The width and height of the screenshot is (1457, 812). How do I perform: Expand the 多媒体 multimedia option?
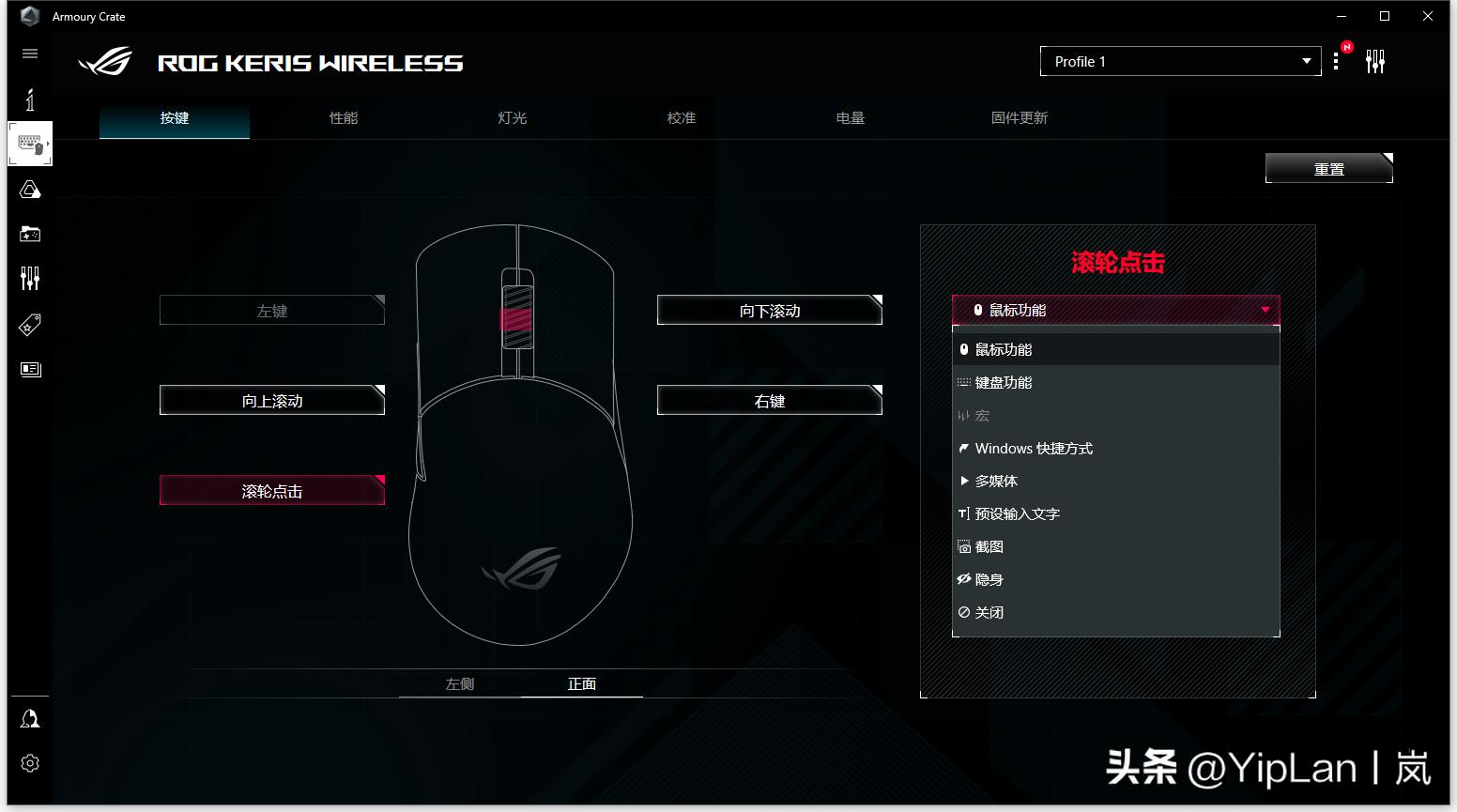[x=996, y=482]
